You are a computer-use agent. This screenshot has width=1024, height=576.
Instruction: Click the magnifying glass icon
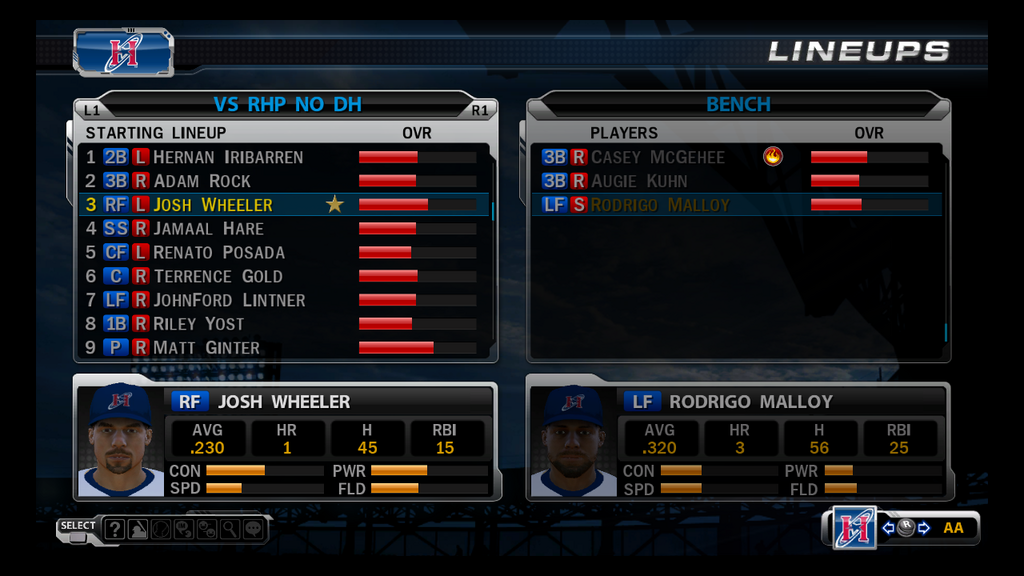tap(230, 529)
